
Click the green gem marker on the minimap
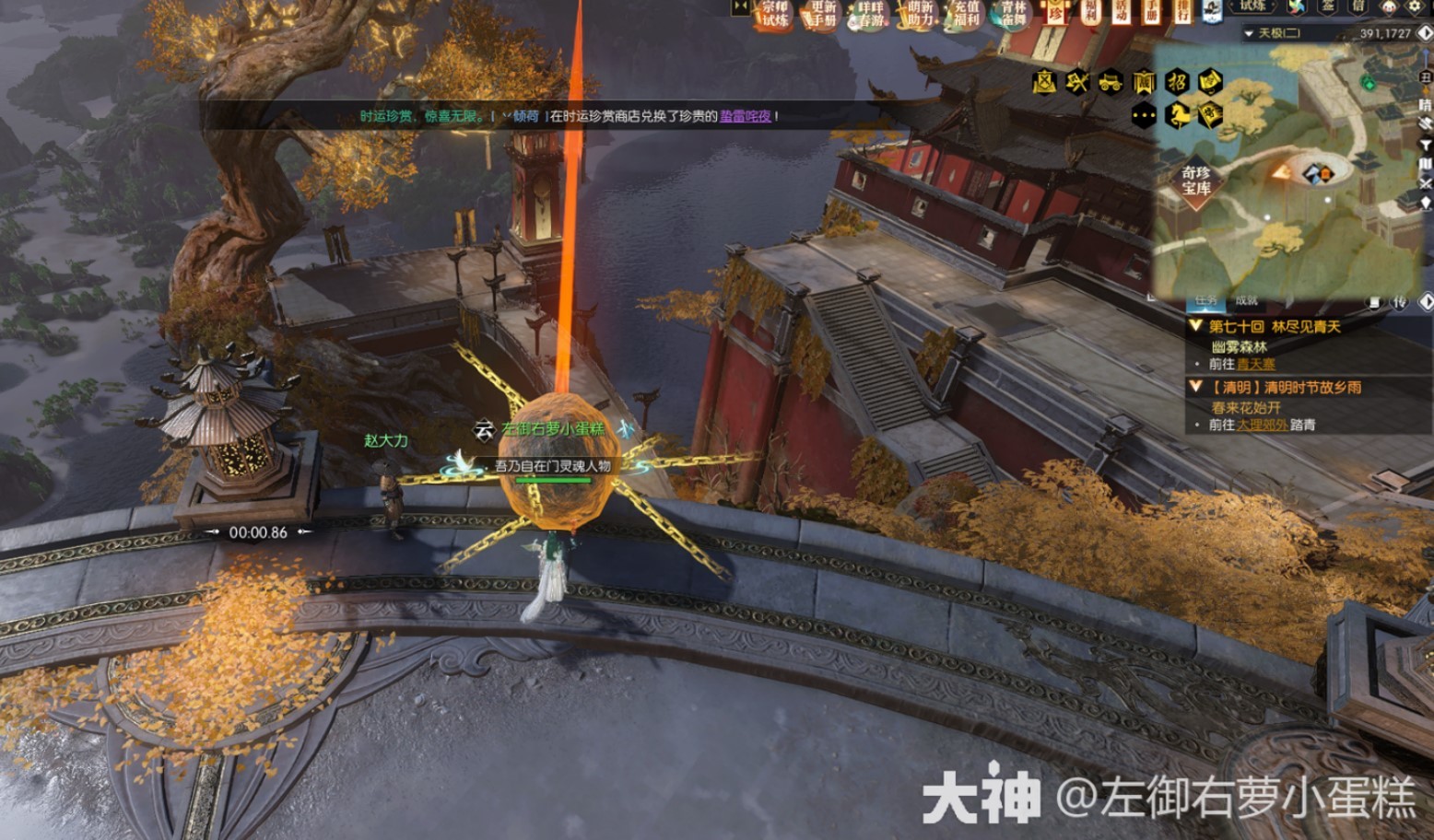coord(1369,83)
